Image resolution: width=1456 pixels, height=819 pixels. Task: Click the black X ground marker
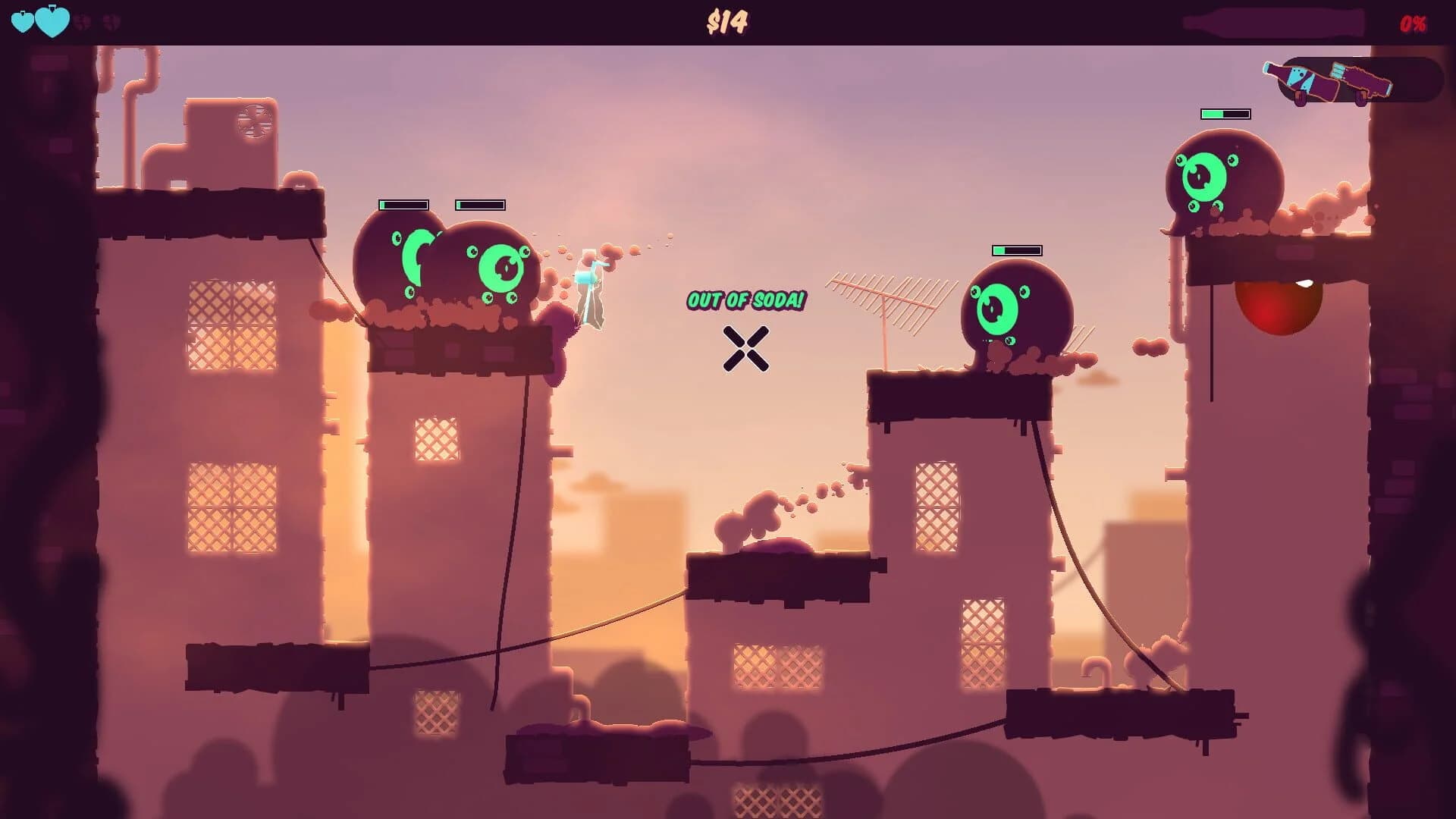click(x=747, y=350)
